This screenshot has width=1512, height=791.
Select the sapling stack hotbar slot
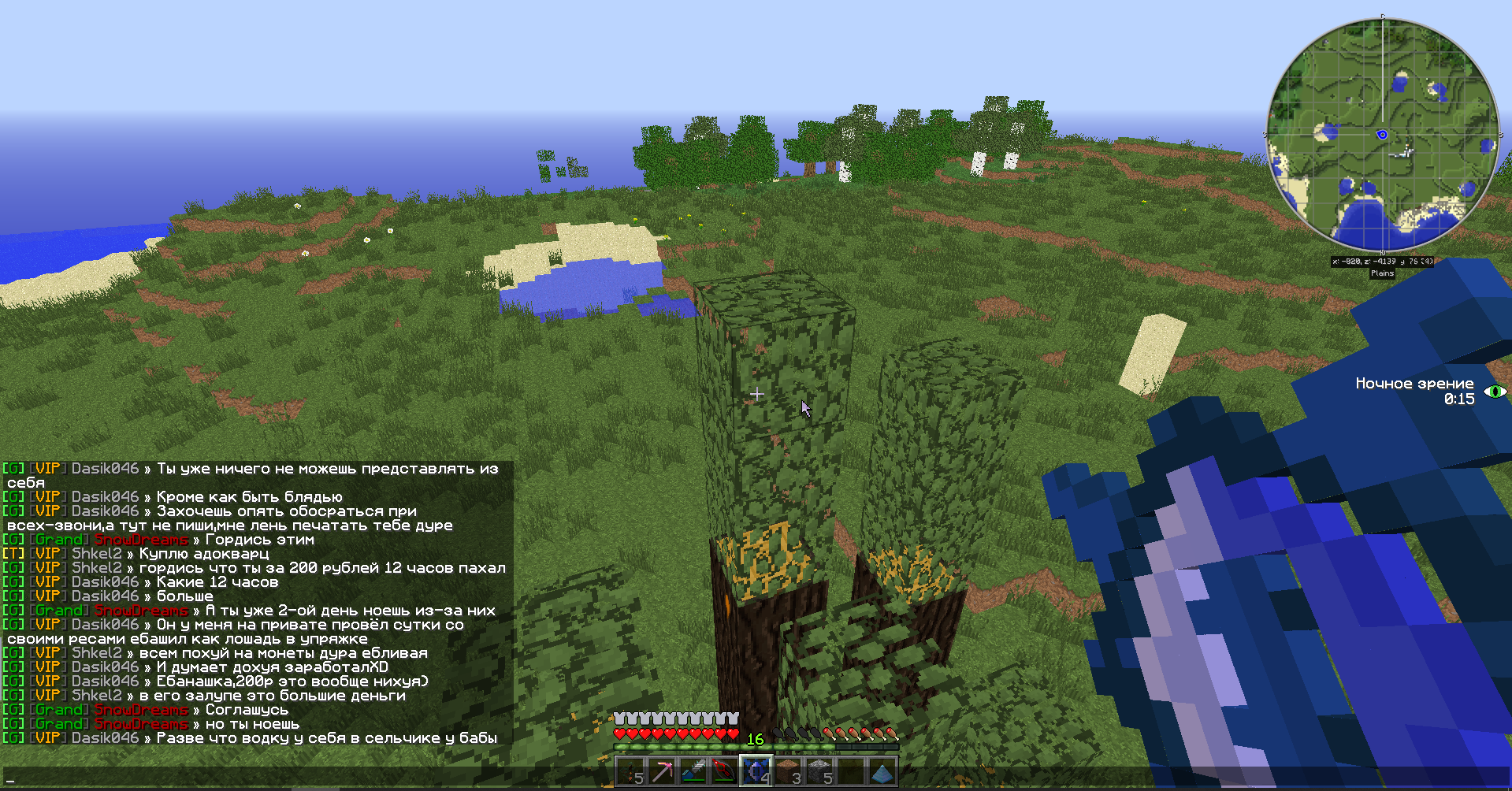[x=630, y=772]
